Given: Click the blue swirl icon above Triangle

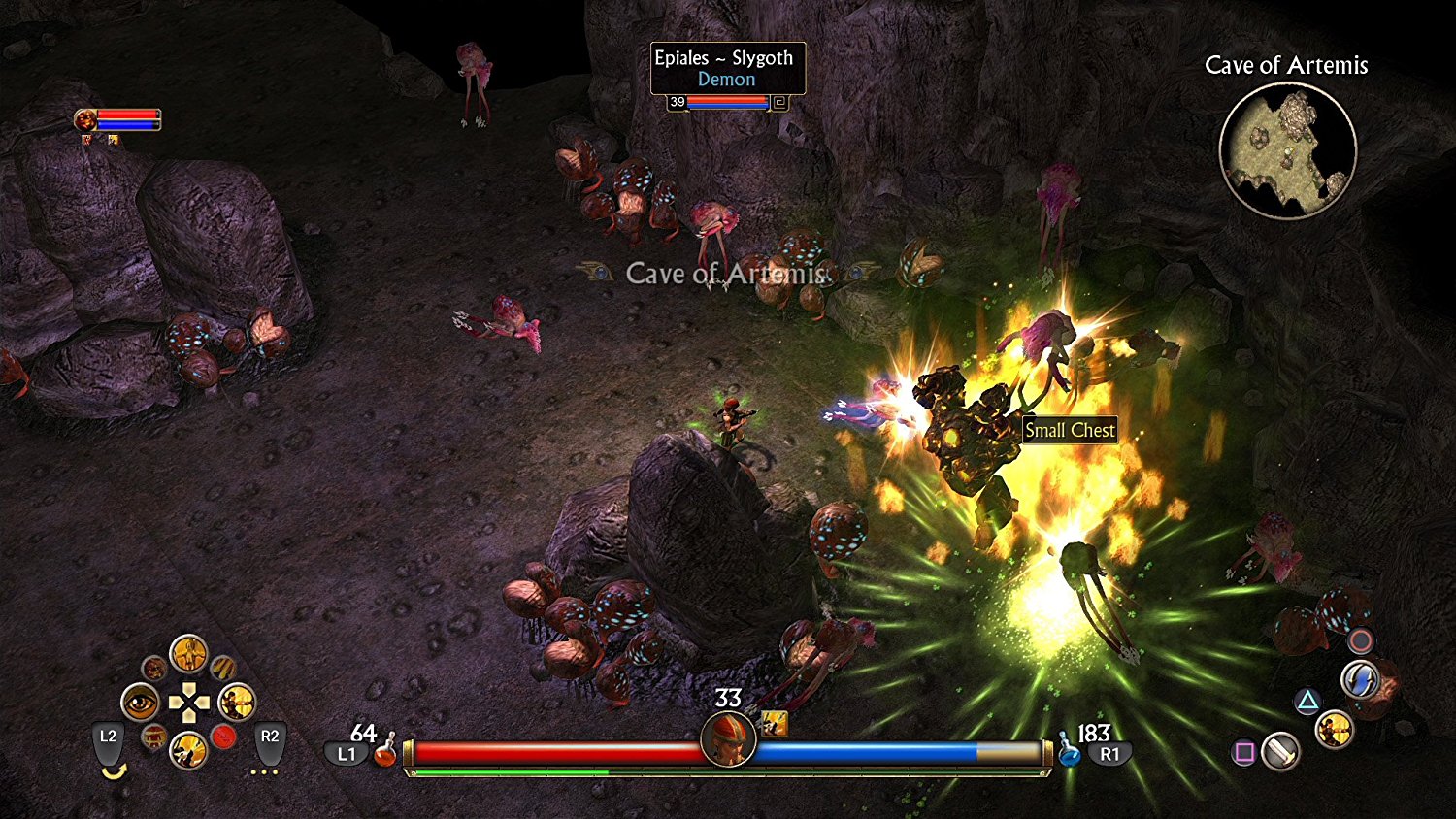Looking at the screenshot, I should click(1361, 679).
